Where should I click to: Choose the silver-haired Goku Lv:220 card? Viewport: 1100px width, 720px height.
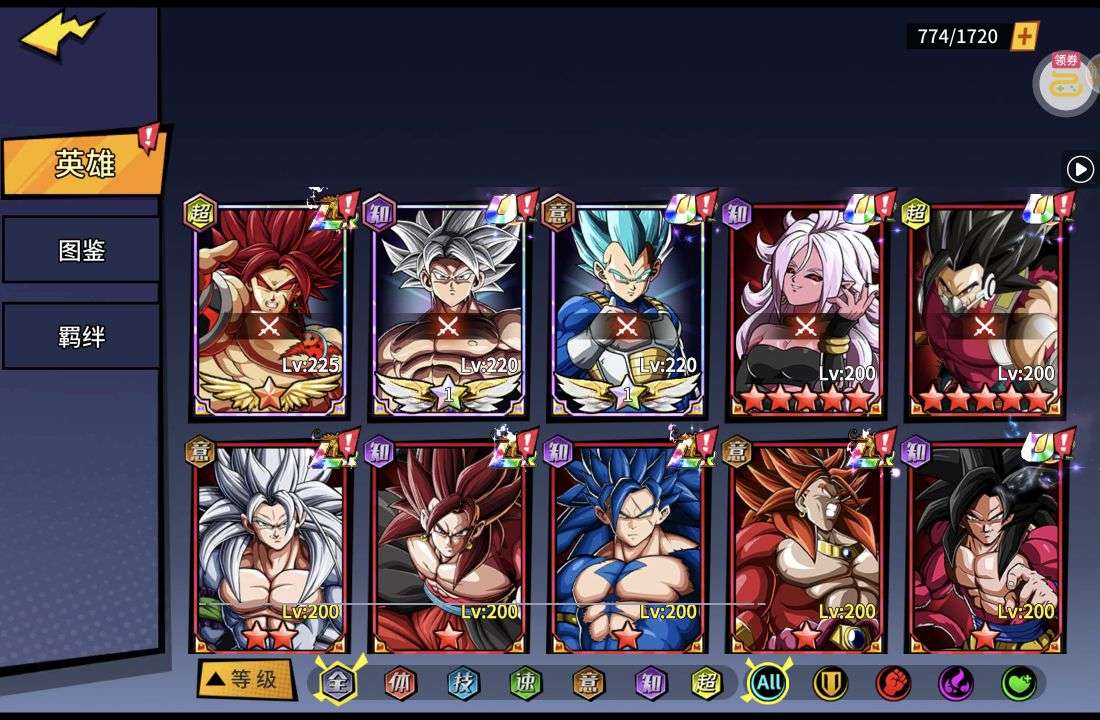click(448, 310)
